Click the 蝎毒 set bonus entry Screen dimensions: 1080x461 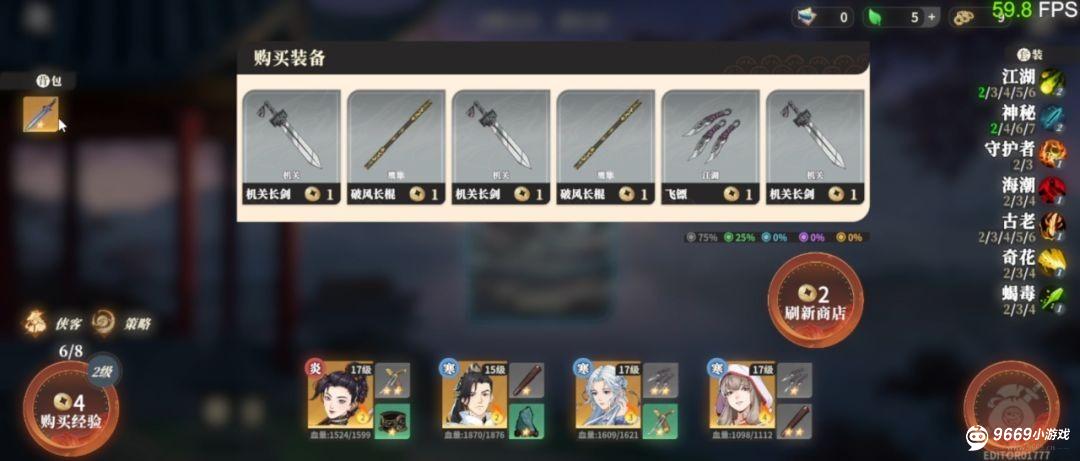coord(1031,298)
